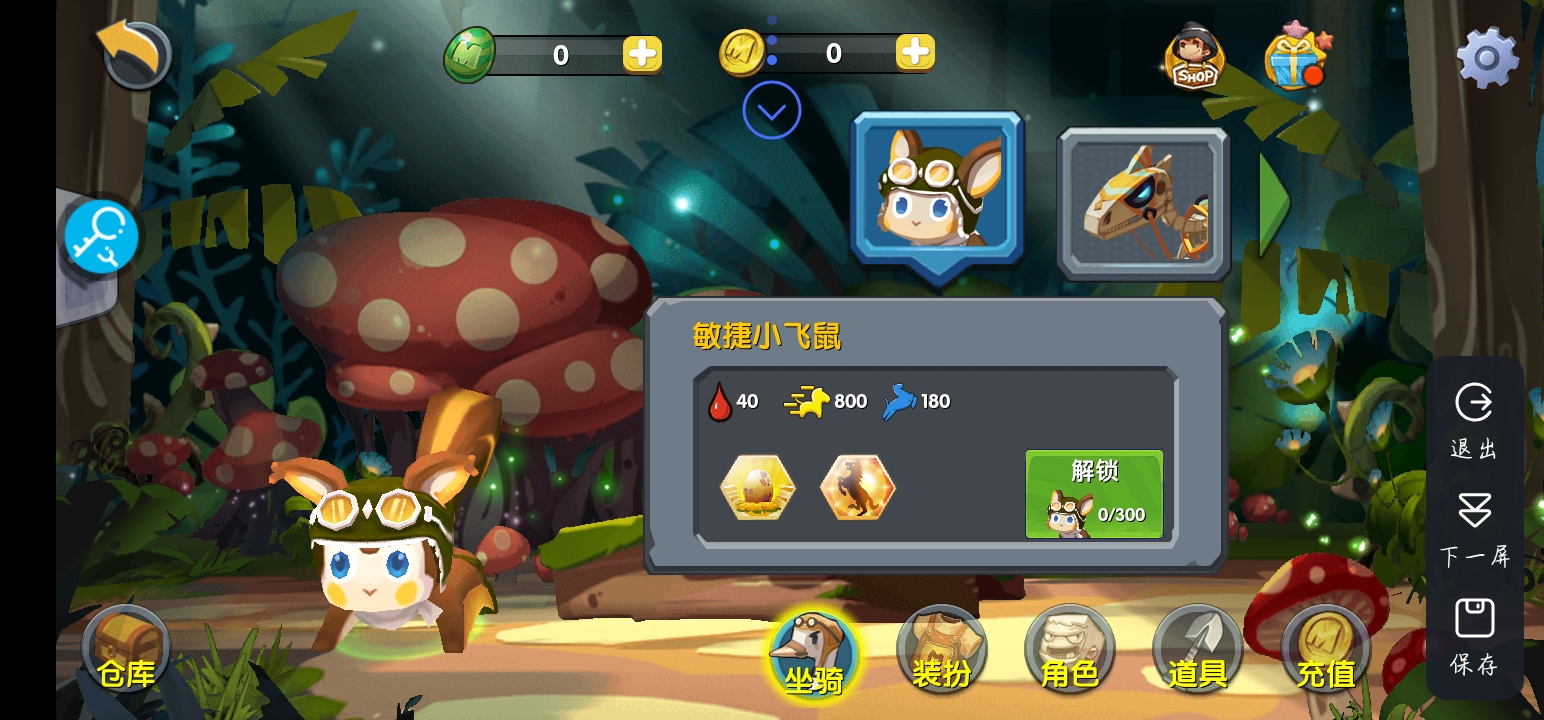Expand the blue circled down-arrow dropdown
This screenshot has width=1544, height=720.
pyautogui.click(x=772, y=110)
